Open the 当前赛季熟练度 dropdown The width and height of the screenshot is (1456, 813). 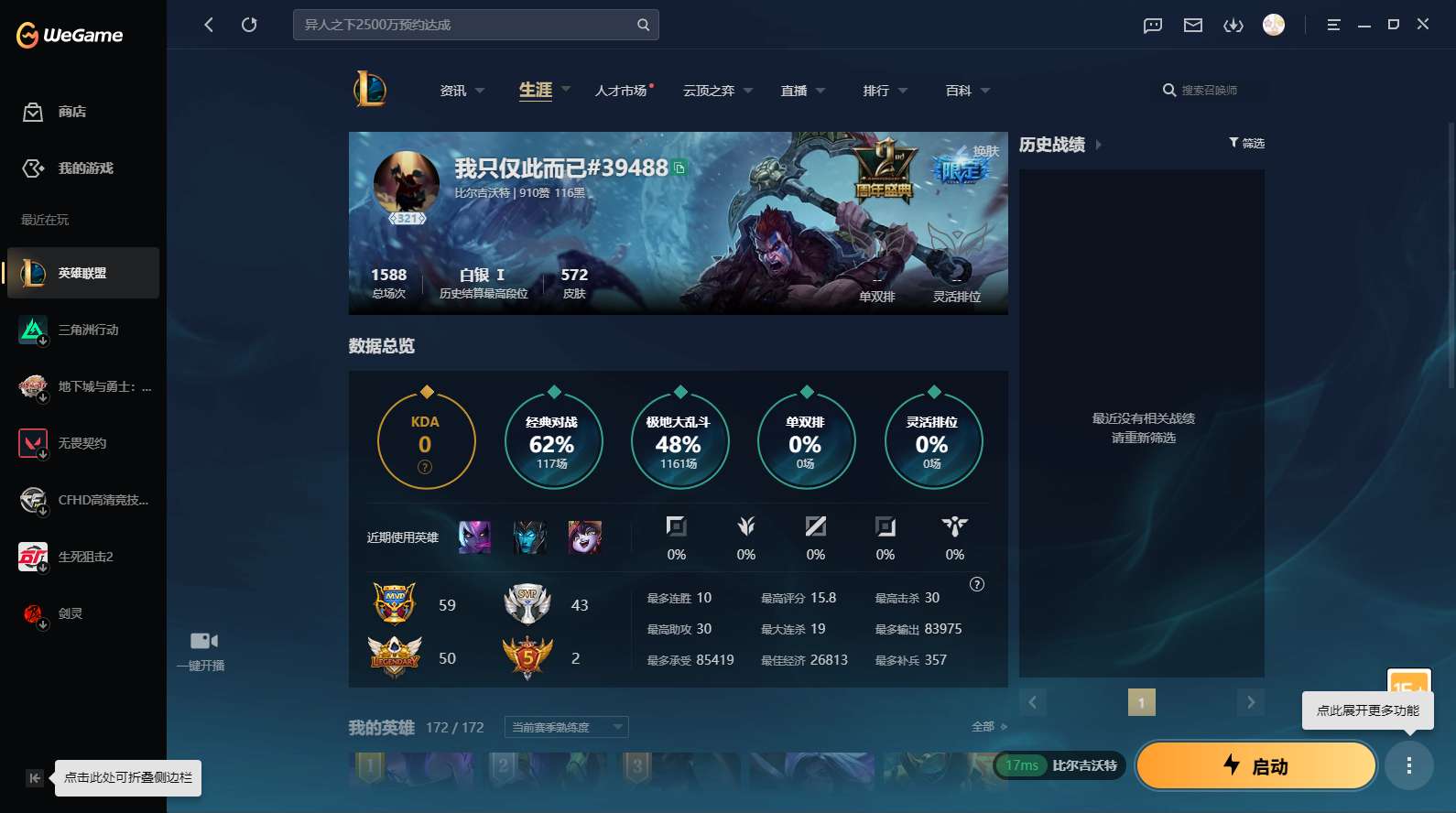[x=565, y=727]
